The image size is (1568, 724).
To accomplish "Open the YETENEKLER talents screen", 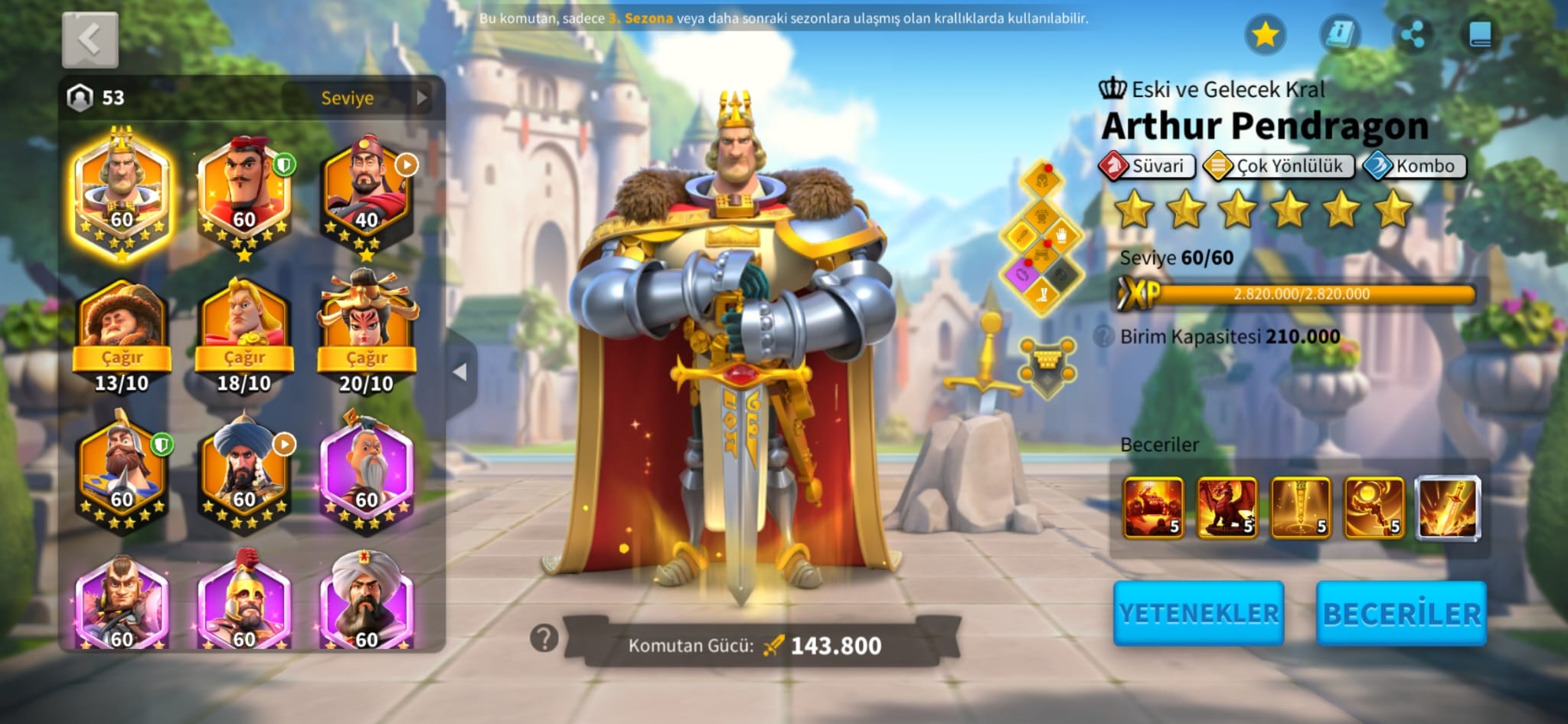I will click(1198, 613).
